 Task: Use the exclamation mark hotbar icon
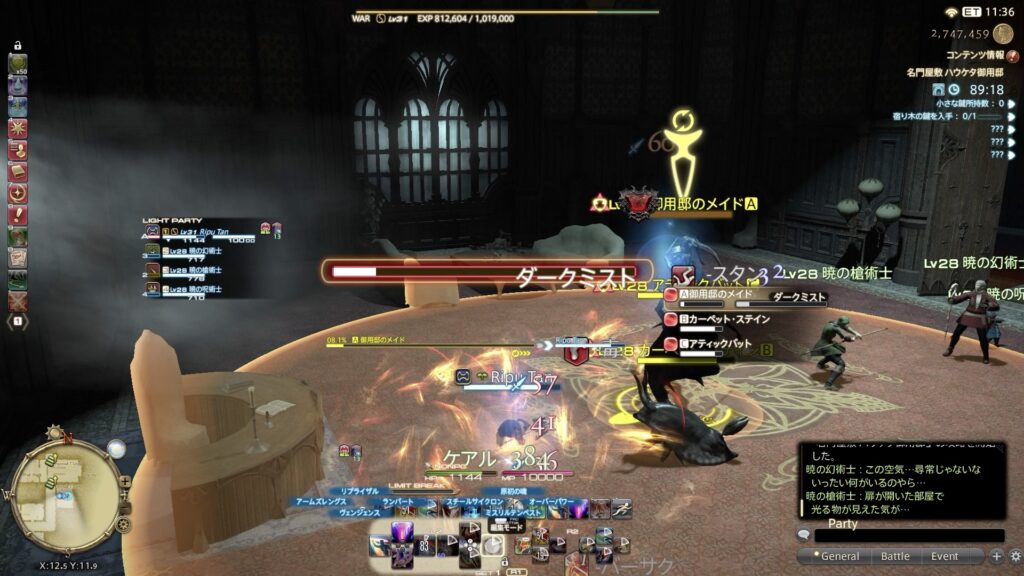point(18,215)
